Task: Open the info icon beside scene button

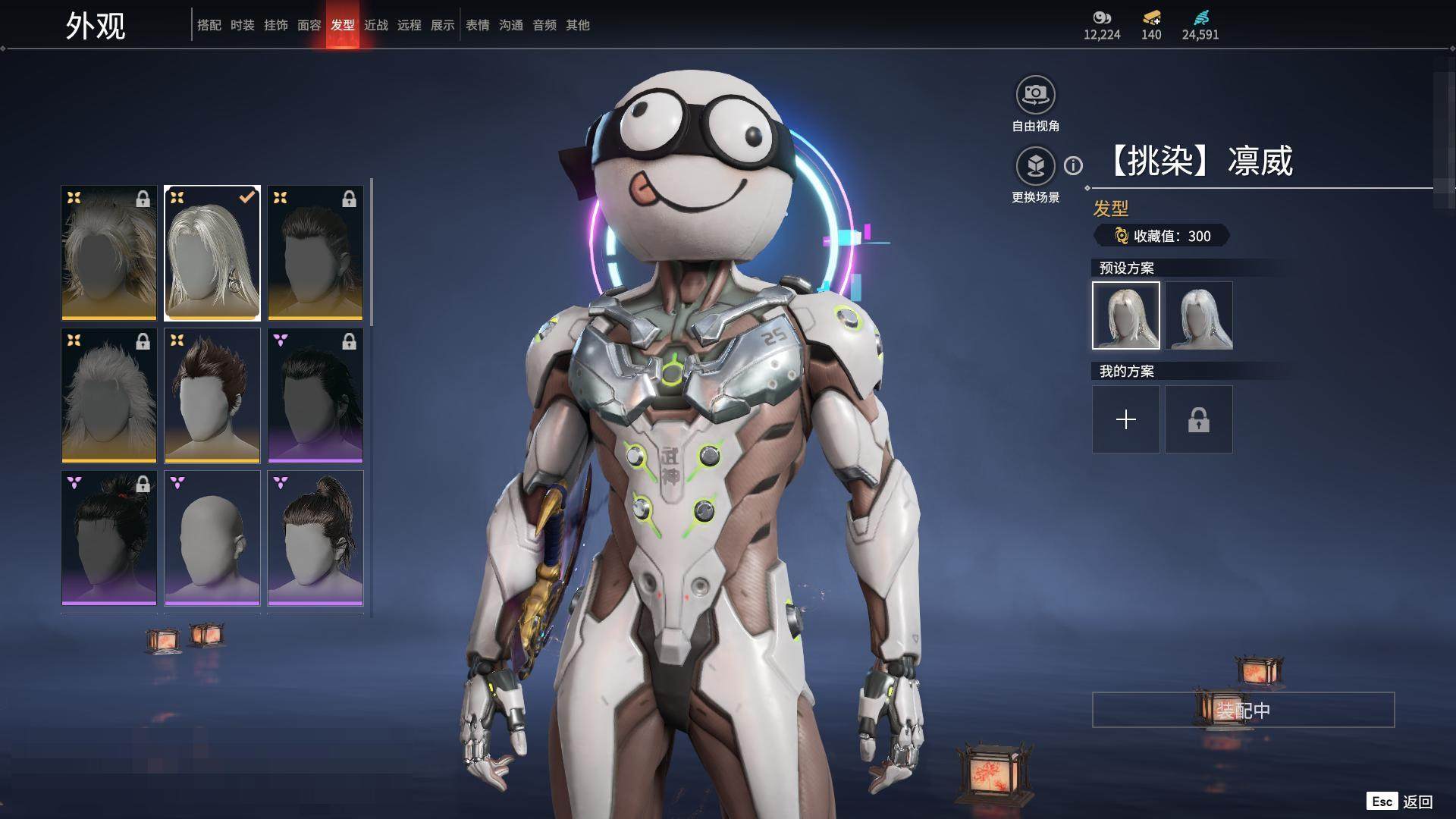Action: tap(1073, 165)
